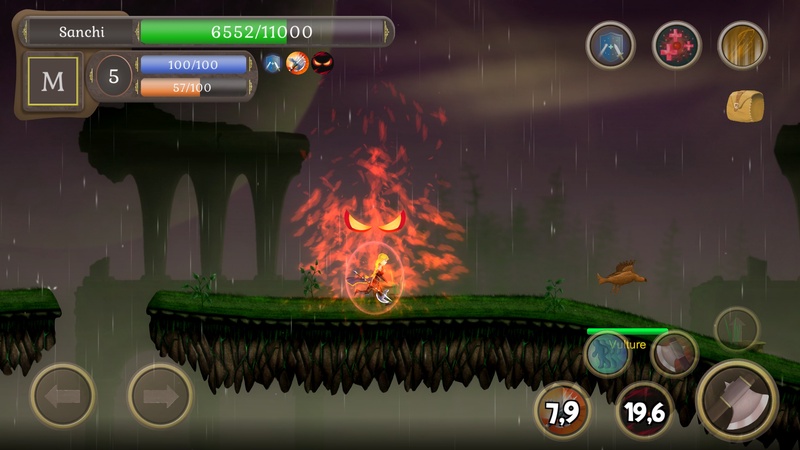
Task: Tap the move left arrow button
Action: click(63, 396)
